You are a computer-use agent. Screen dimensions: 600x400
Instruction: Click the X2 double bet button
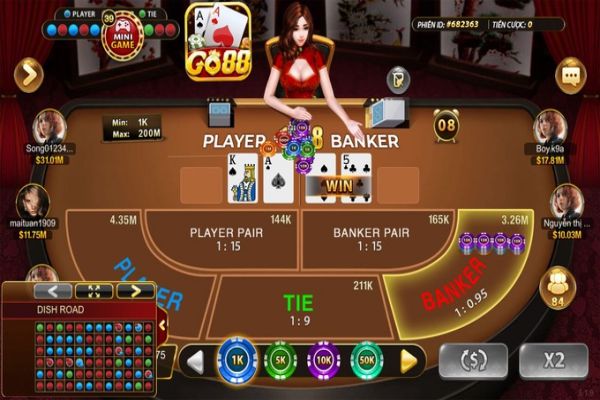554,360
